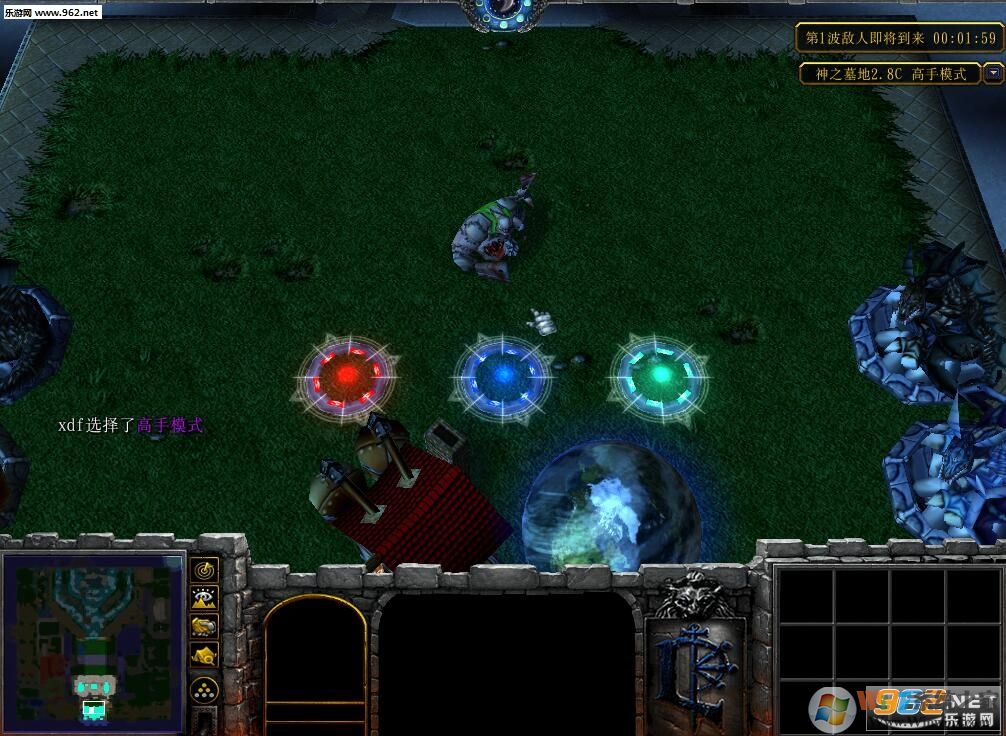Toggle the formation movement button
This screenshot has height=736, width=1006.
205,688
